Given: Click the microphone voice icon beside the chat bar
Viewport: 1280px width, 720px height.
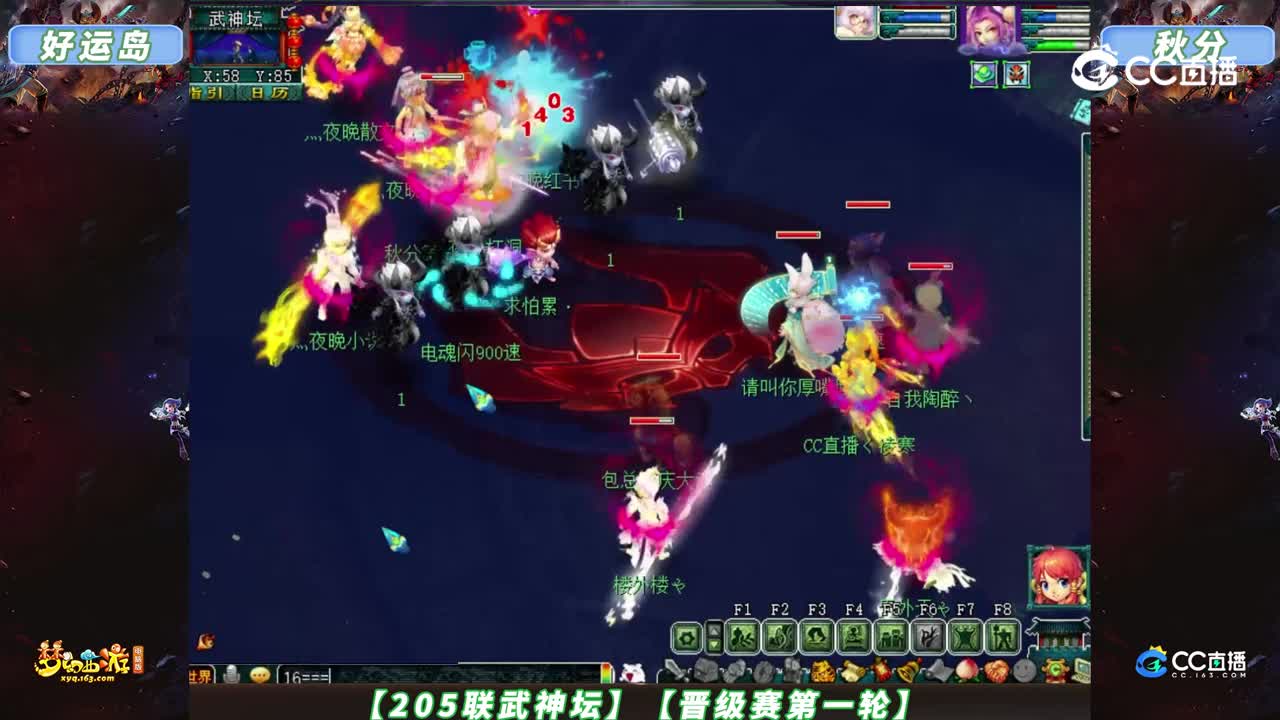Looking at the screenshot, I should point(229,674).
